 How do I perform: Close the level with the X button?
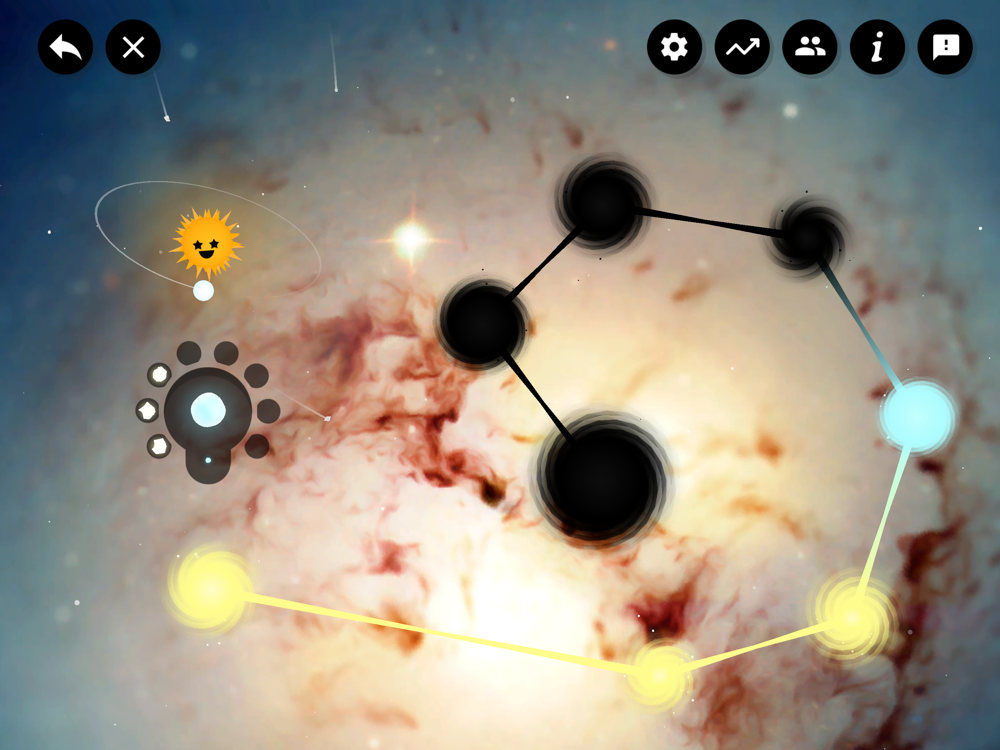[133, 47]
